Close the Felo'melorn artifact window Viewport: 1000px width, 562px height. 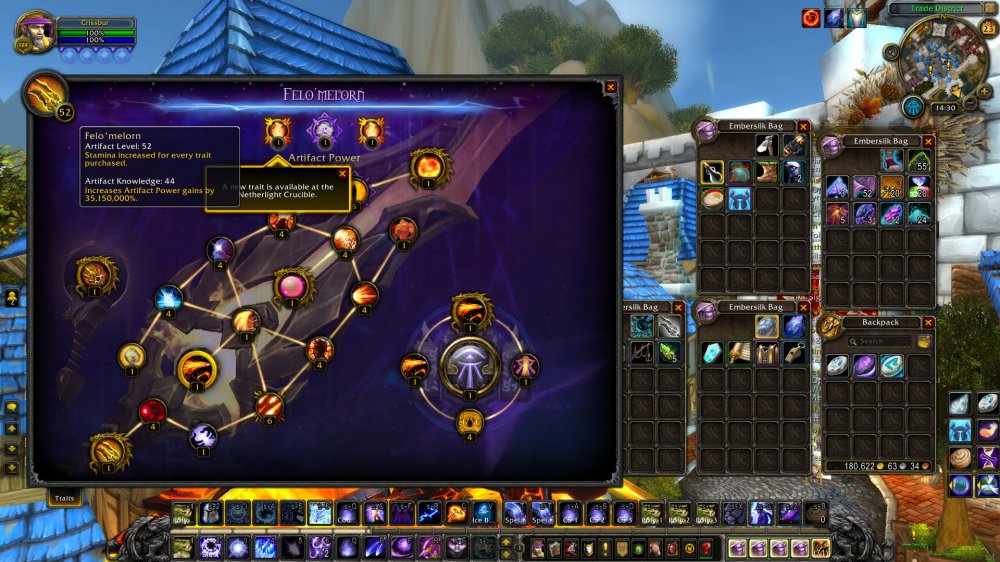(611, 87)
